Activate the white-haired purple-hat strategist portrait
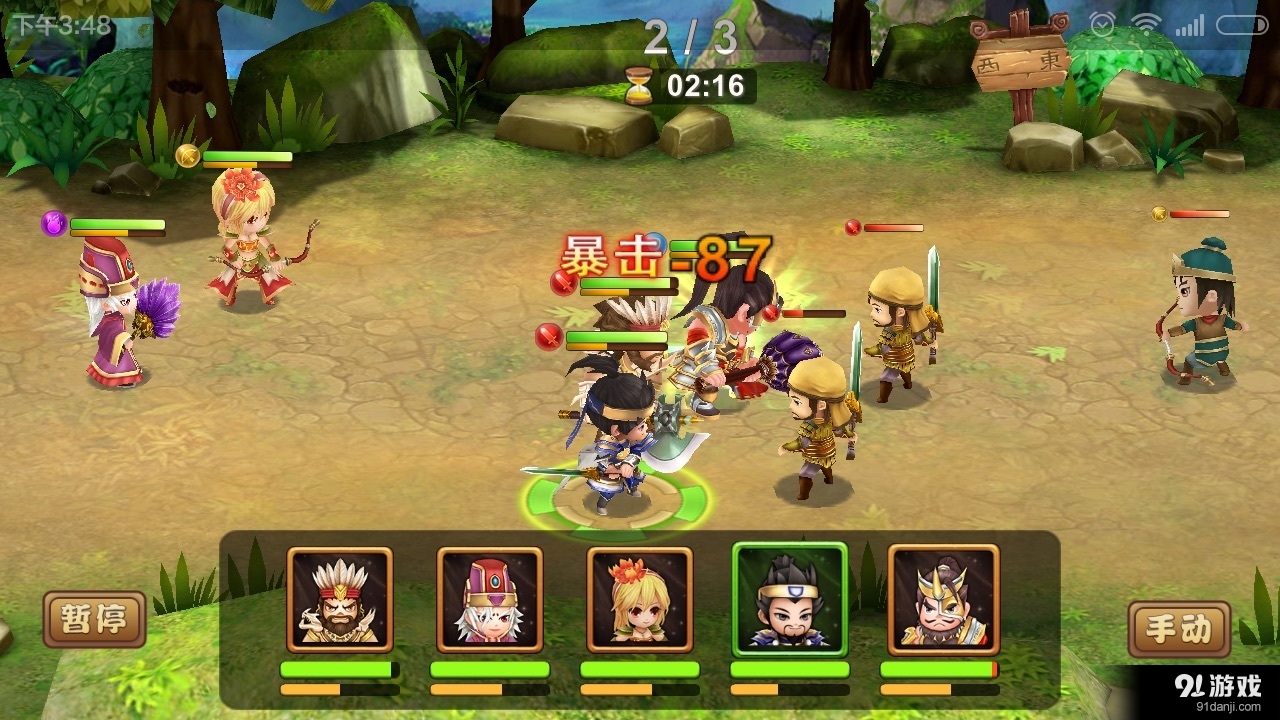Image resolution: width=1280 pixels, height=720 pixels. tap(489, 600)
